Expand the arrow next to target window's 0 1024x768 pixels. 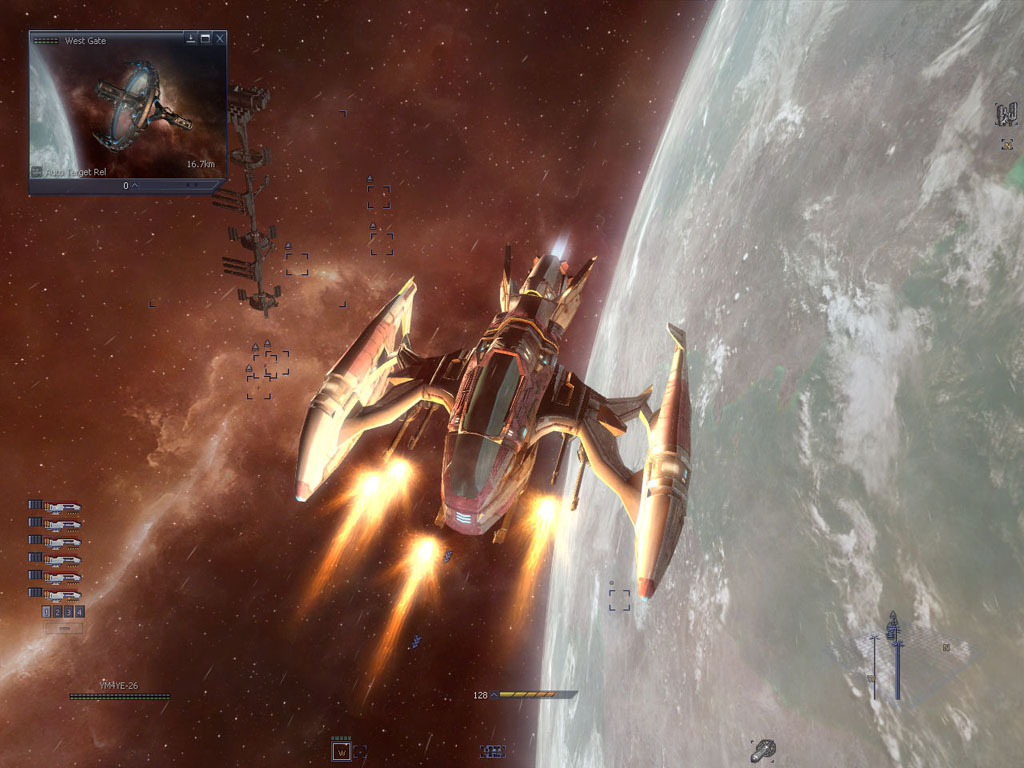[x=134, y=186]
